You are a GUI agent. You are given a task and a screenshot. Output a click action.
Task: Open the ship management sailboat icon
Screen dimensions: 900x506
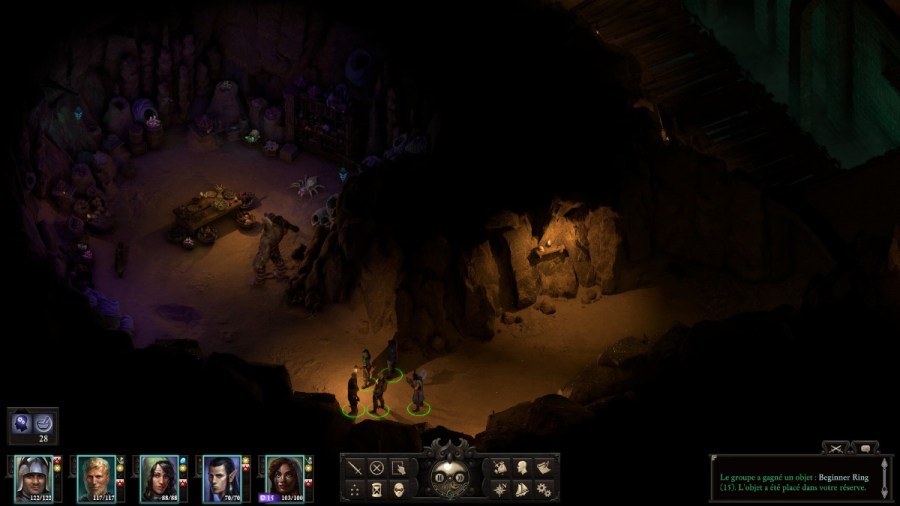(521, 489)
